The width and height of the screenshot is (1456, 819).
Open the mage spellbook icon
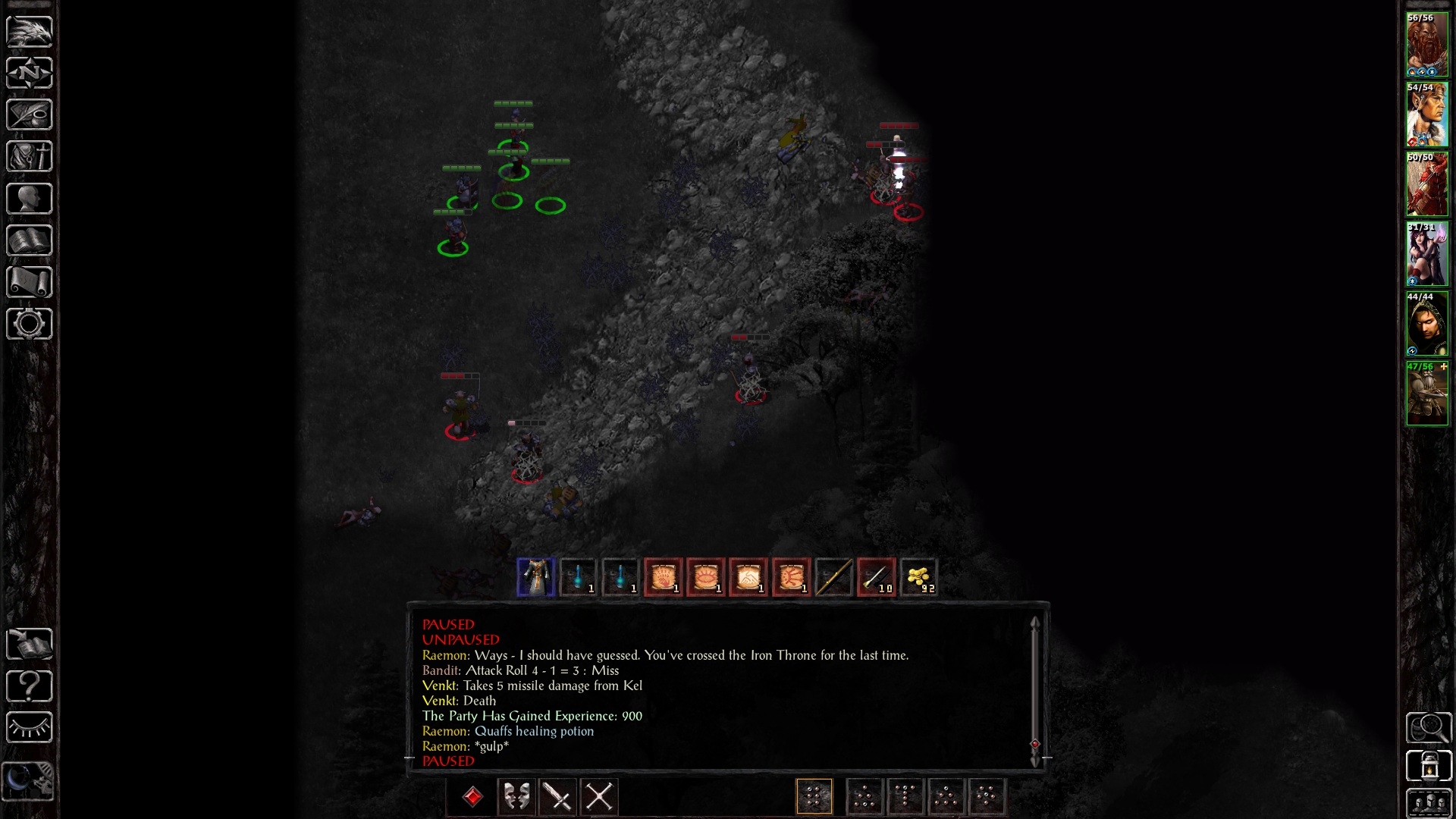point(29,240)
